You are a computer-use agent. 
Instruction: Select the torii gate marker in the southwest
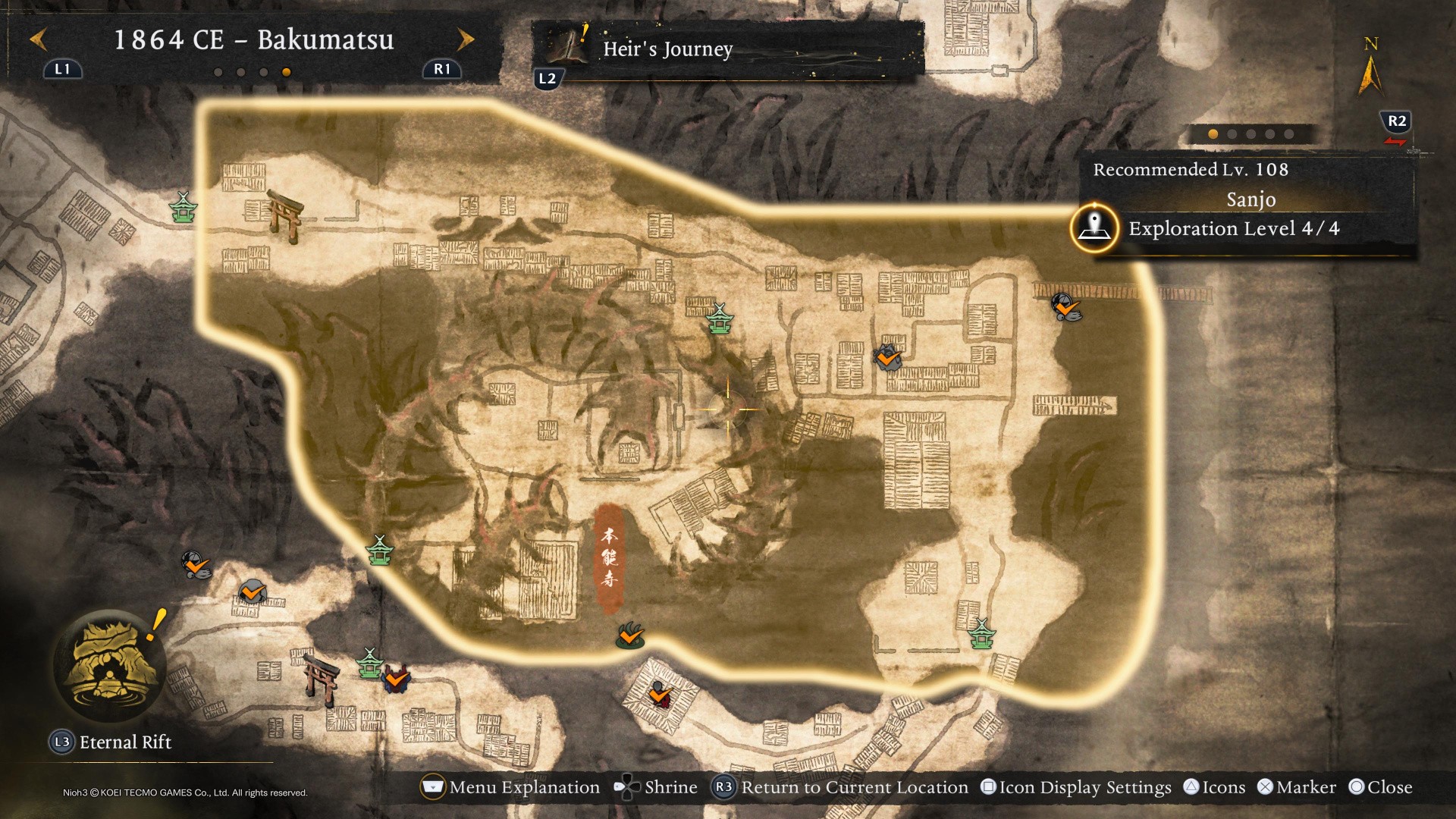pos(321,678)
